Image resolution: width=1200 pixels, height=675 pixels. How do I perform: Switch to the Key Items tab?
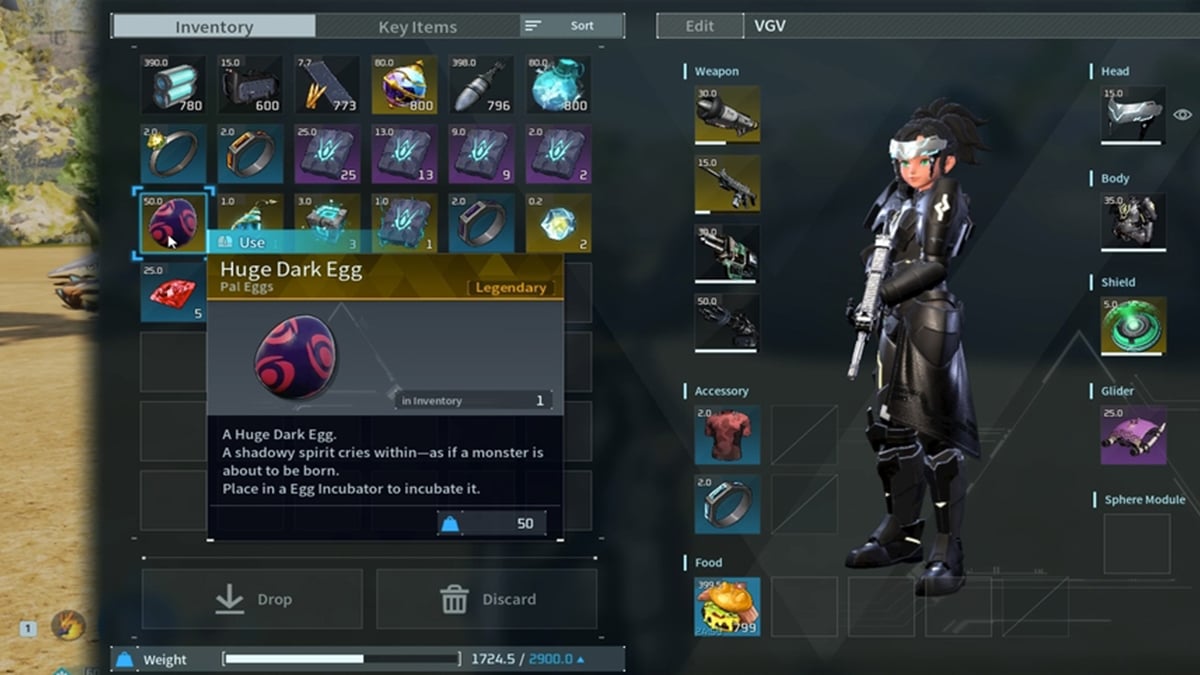coord(417,27)
